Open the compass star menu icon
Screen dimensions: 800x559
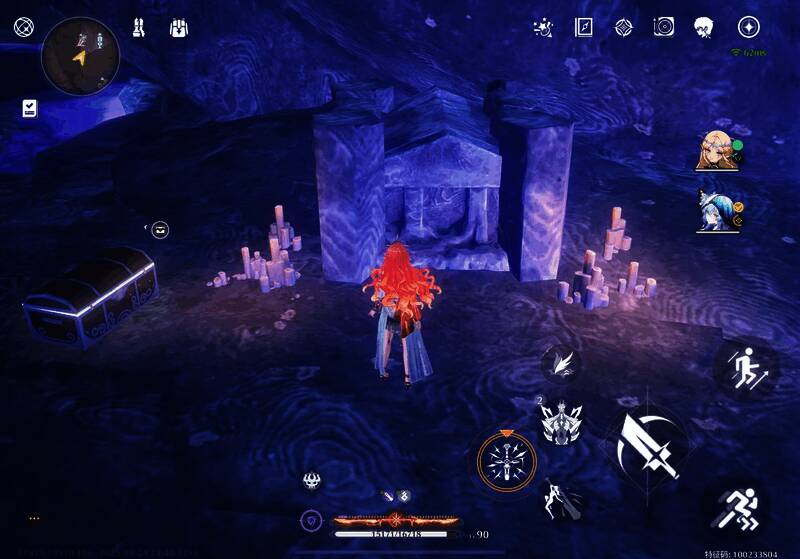pos(748,27)
